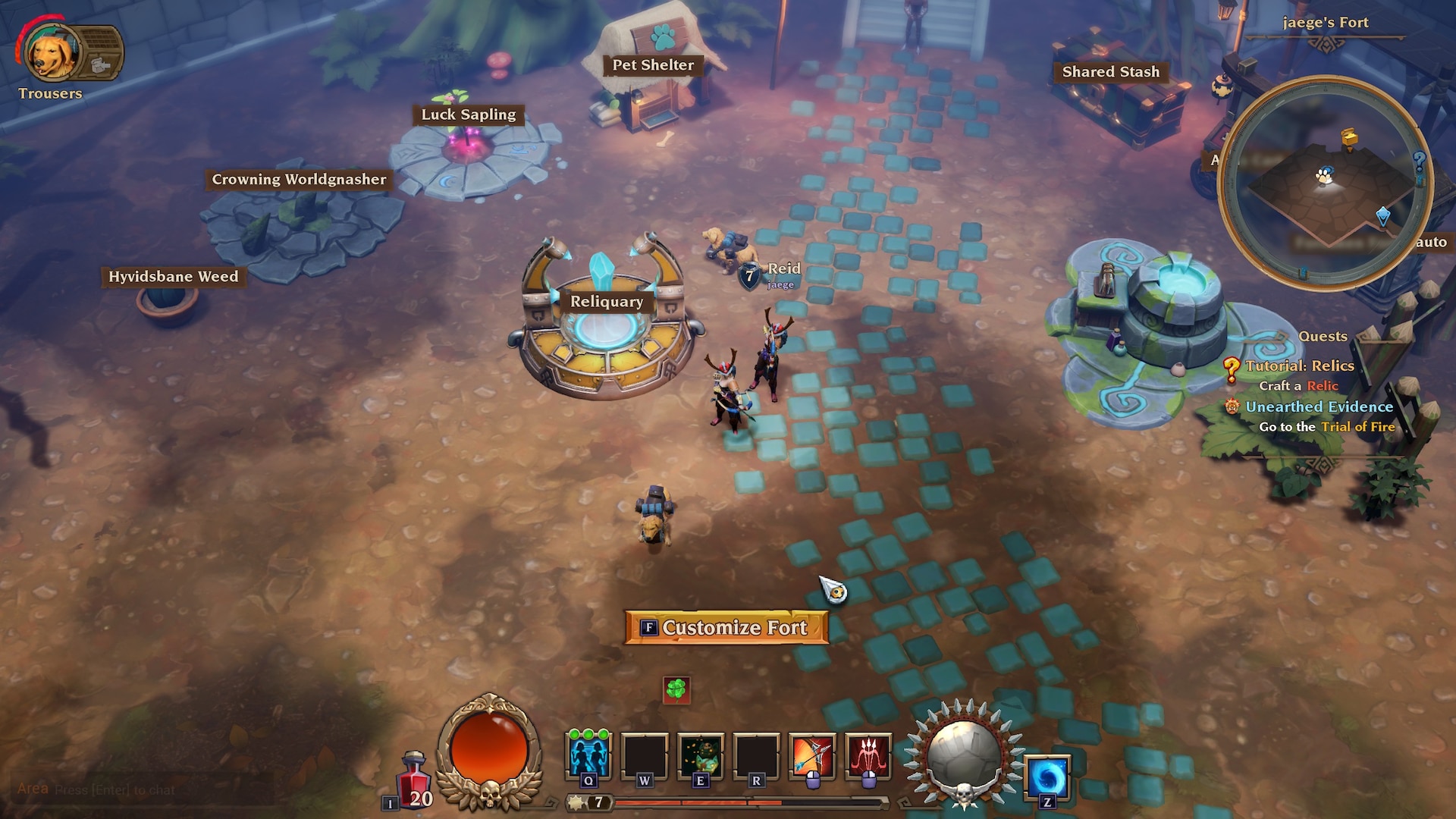This screenshot has width=1456, height=819.
Task: Select the Shared Stash label
Action: point(1110,72)
